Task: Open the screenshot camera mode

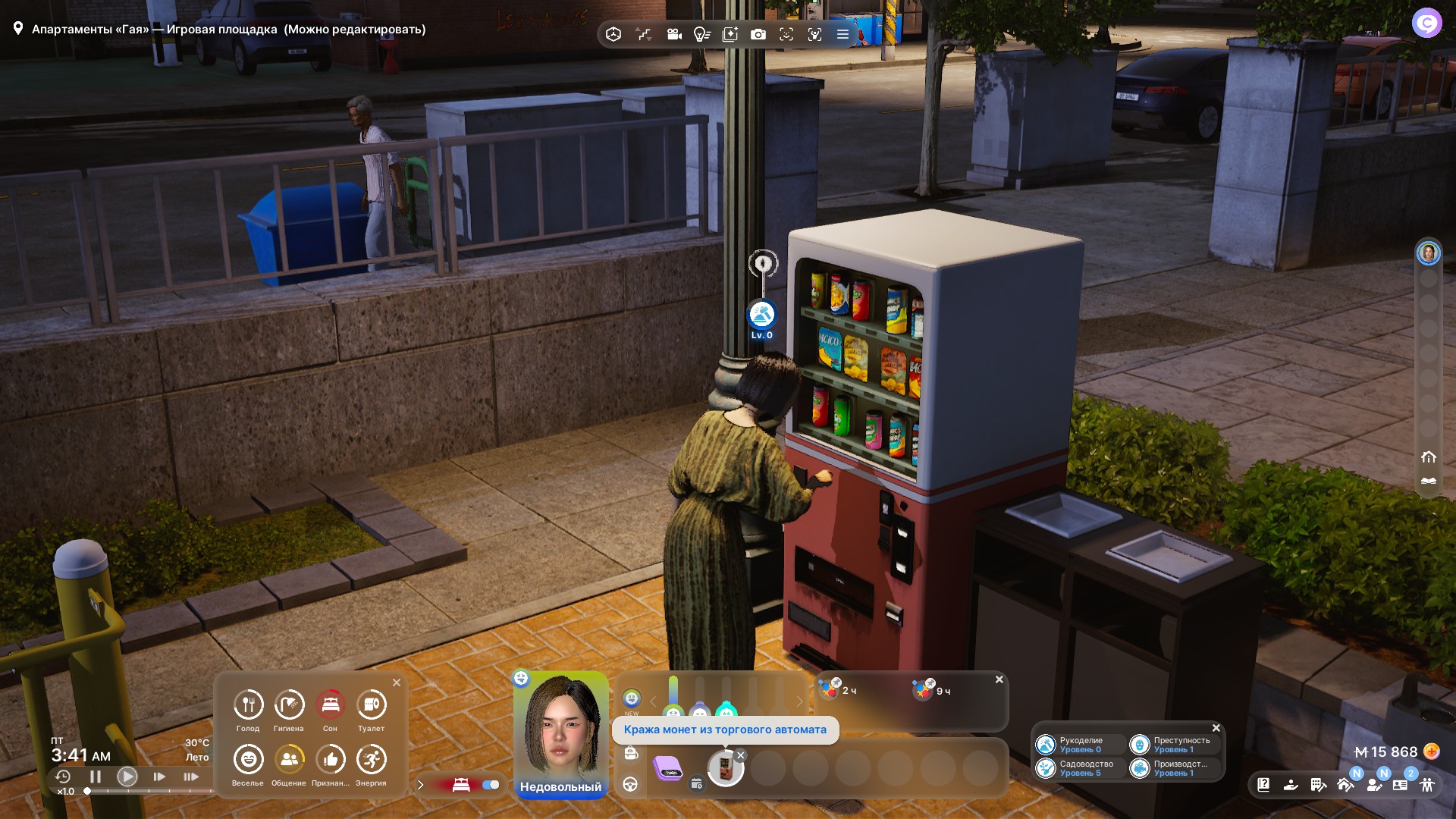Action: tap(758, 34)
